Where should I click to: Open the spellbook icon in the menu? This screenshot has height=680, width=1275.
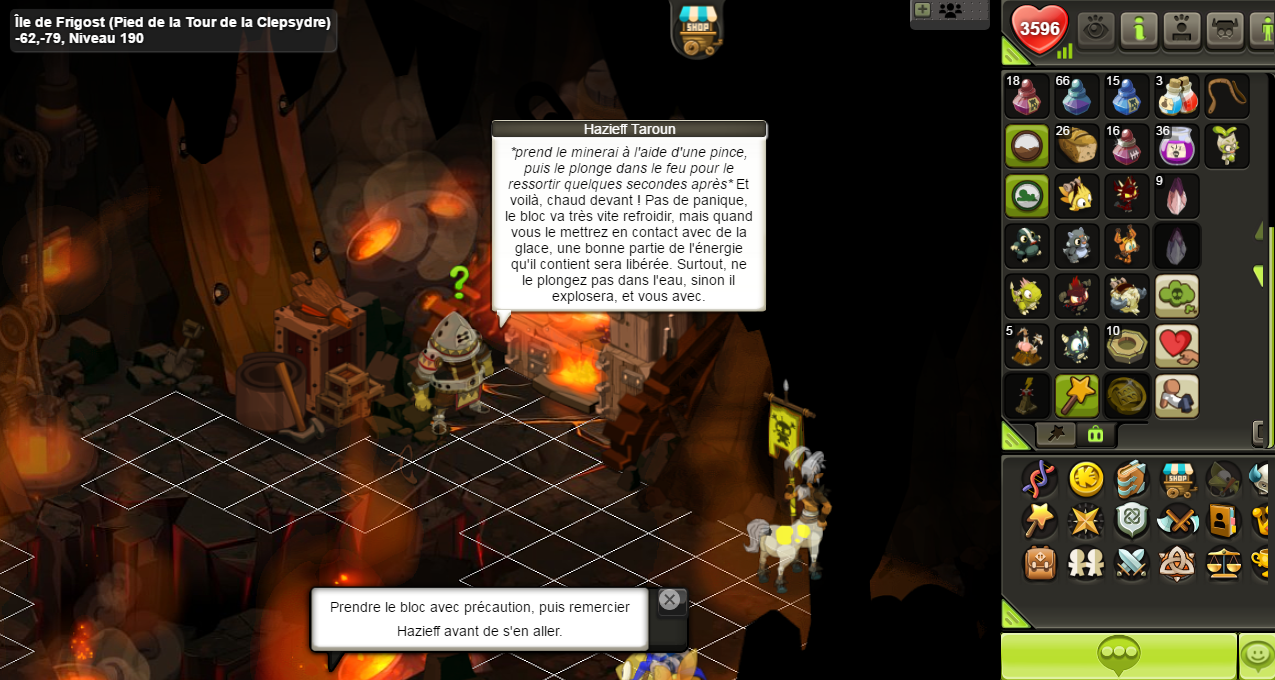pyautogui.click(x=1131, y=480)
